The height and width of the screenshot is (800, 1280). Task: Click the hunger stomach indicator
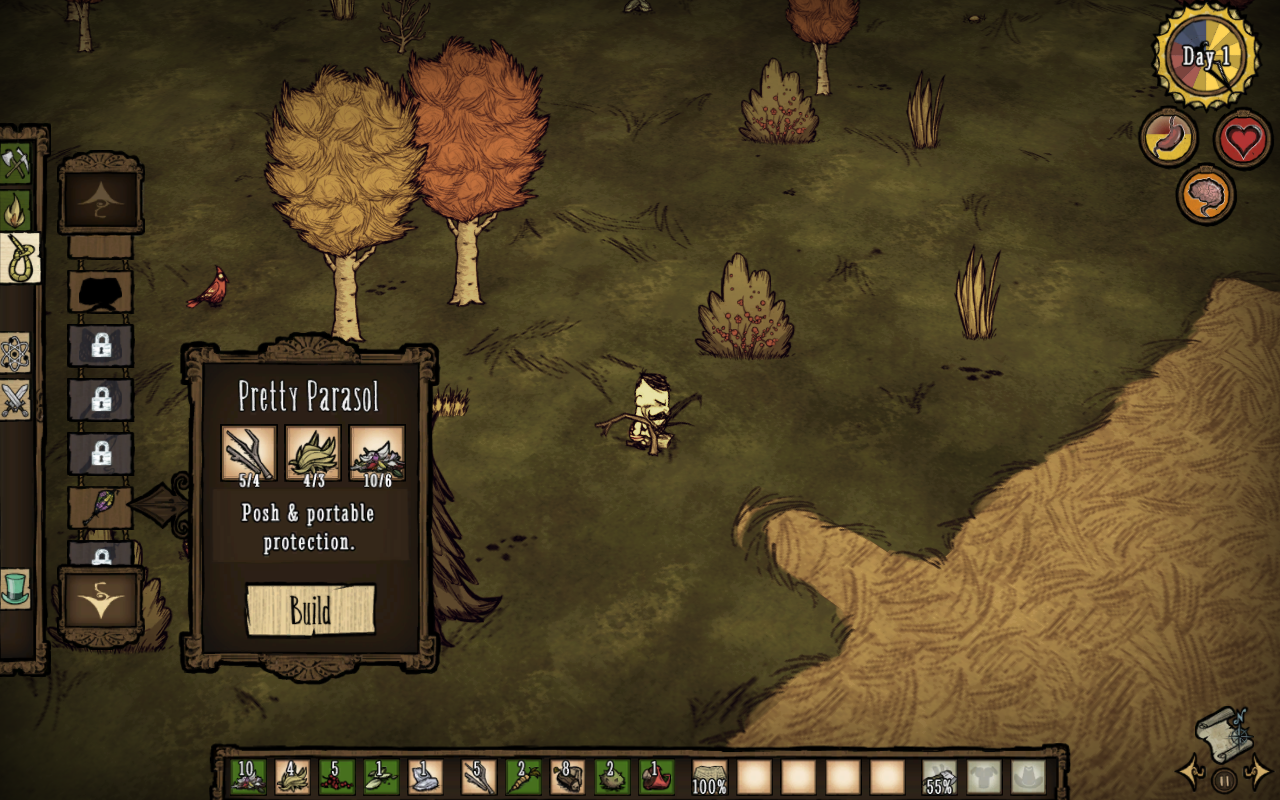[x=1168, y=137]
